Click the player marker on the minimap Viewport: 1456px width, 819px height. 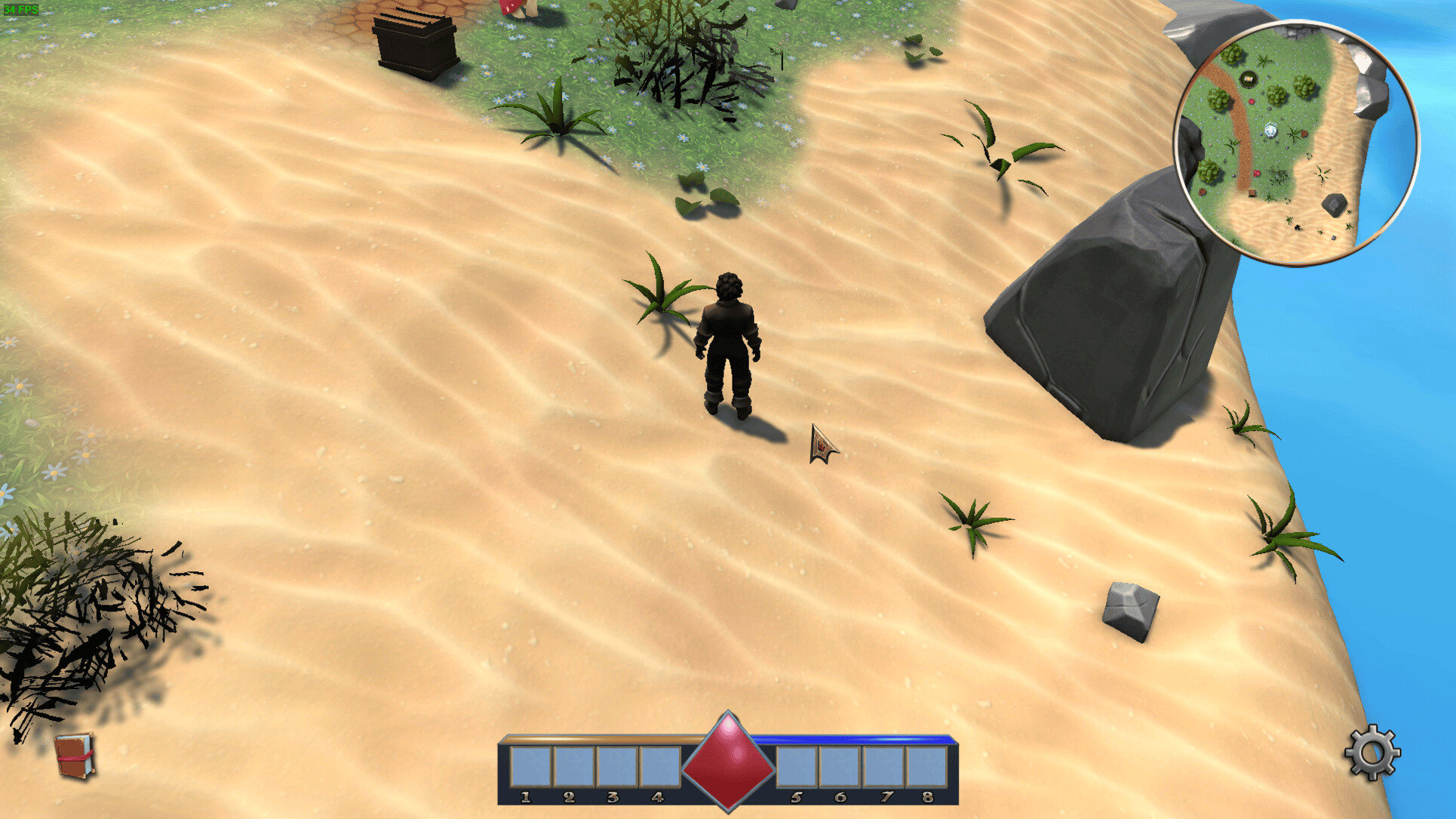1270,129
